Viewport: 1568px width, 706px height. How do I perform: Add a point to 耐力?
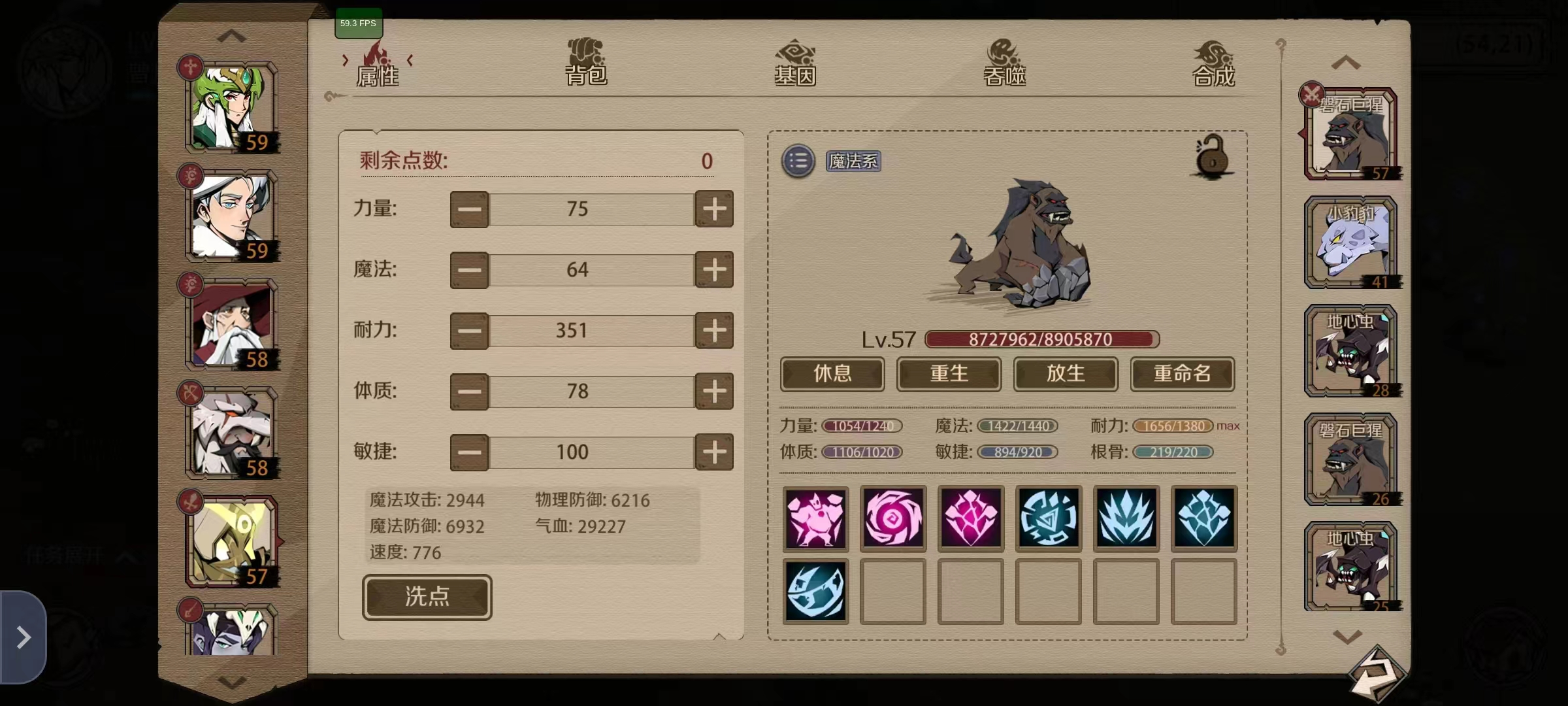(x=714, y=331)
